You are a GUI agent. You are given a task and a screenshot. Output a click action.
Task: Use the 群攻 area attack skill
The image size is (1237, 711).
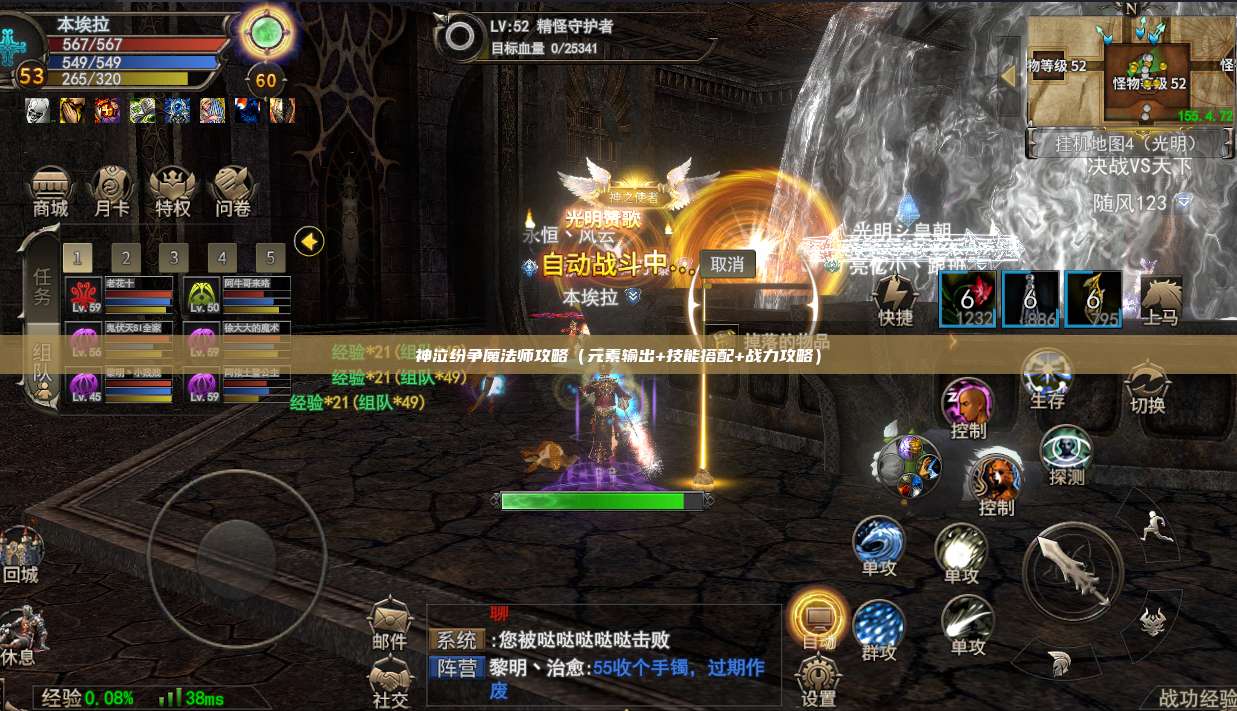coord(879,630)
